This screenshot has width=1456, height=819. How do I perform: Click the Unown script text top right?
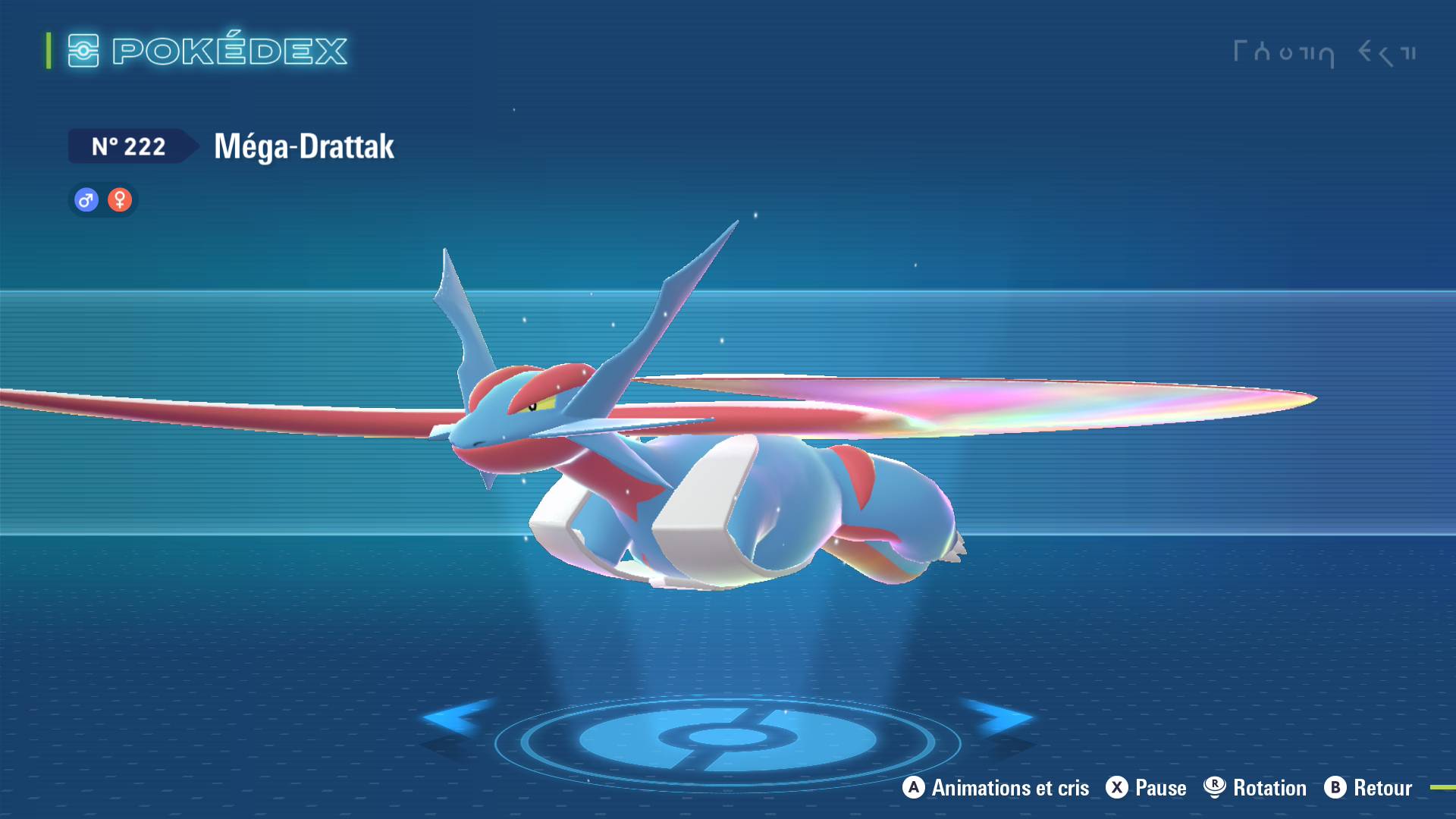tap(1327, 53)
